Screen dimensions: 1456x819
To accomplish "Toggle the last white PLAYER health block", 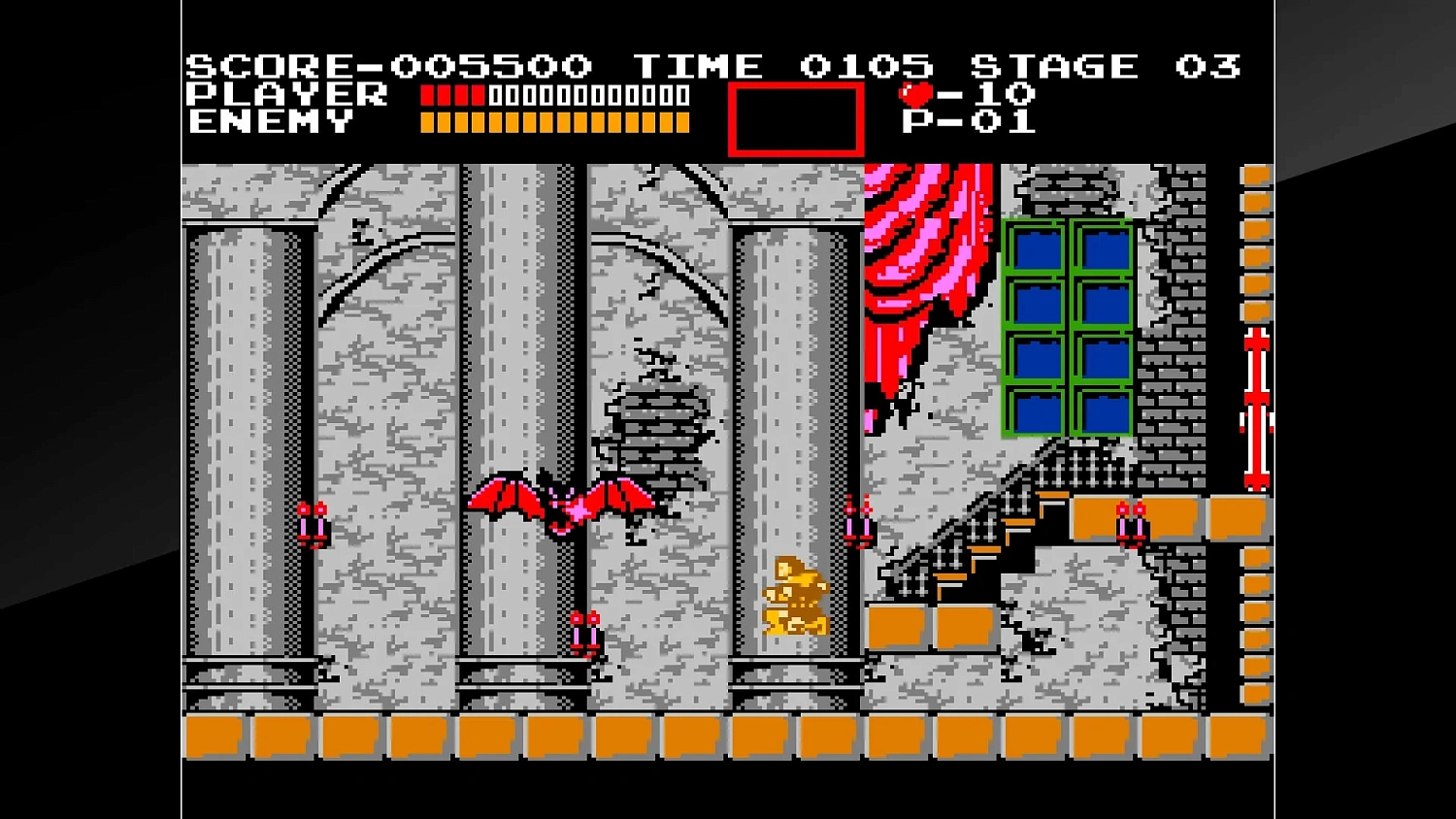I will point(681,94).
